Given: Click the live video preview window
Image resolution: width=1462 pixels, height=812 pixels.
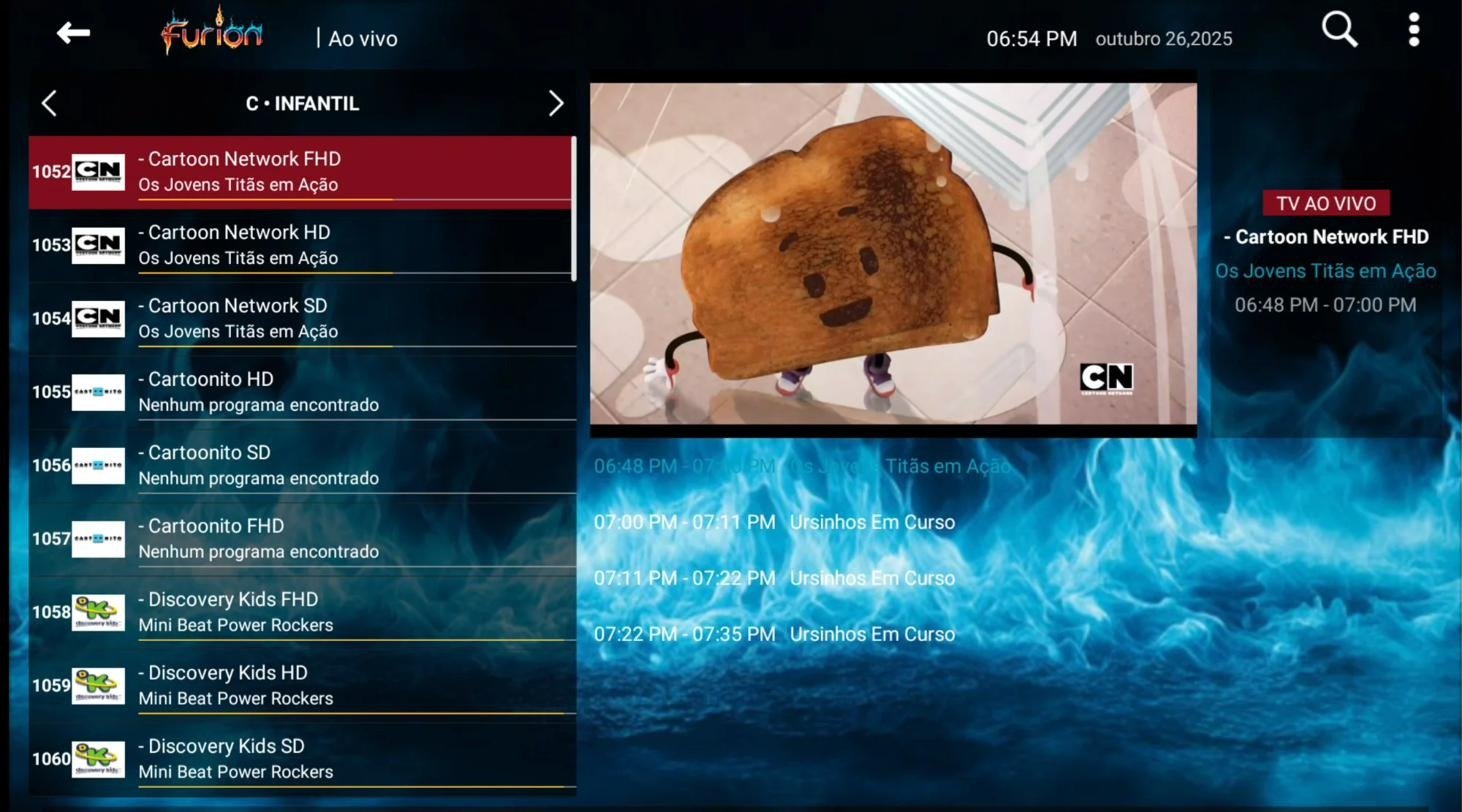Looking at the screenshot, I should [893, 255].
